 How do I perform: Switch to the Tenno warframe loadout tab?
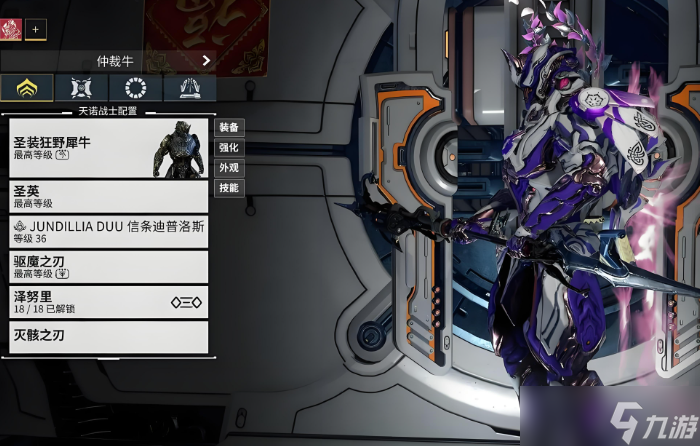[x=27, y=88]
